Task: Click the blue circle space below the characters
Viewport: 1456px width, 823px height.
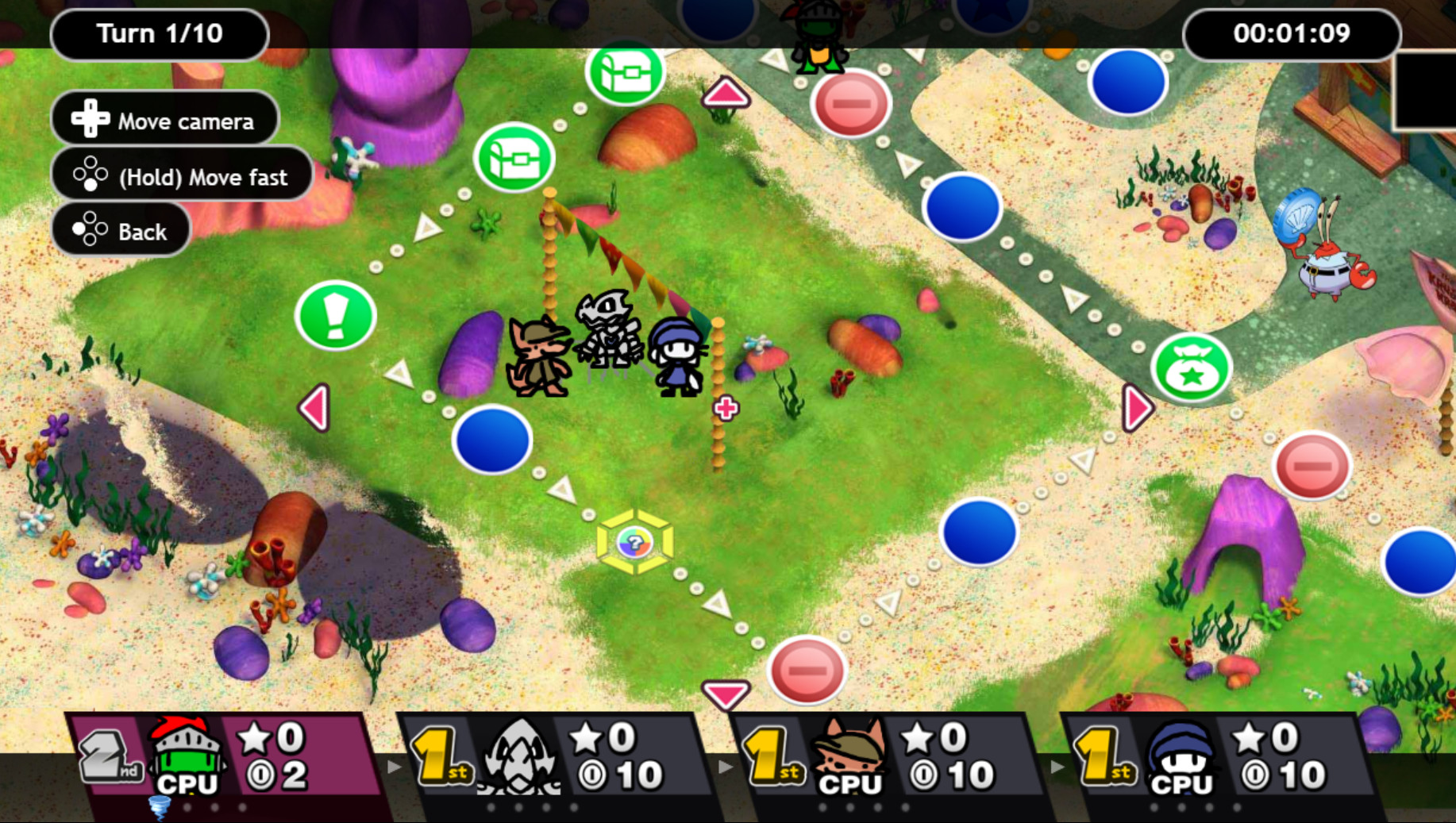Action: (x=491, y=441)
